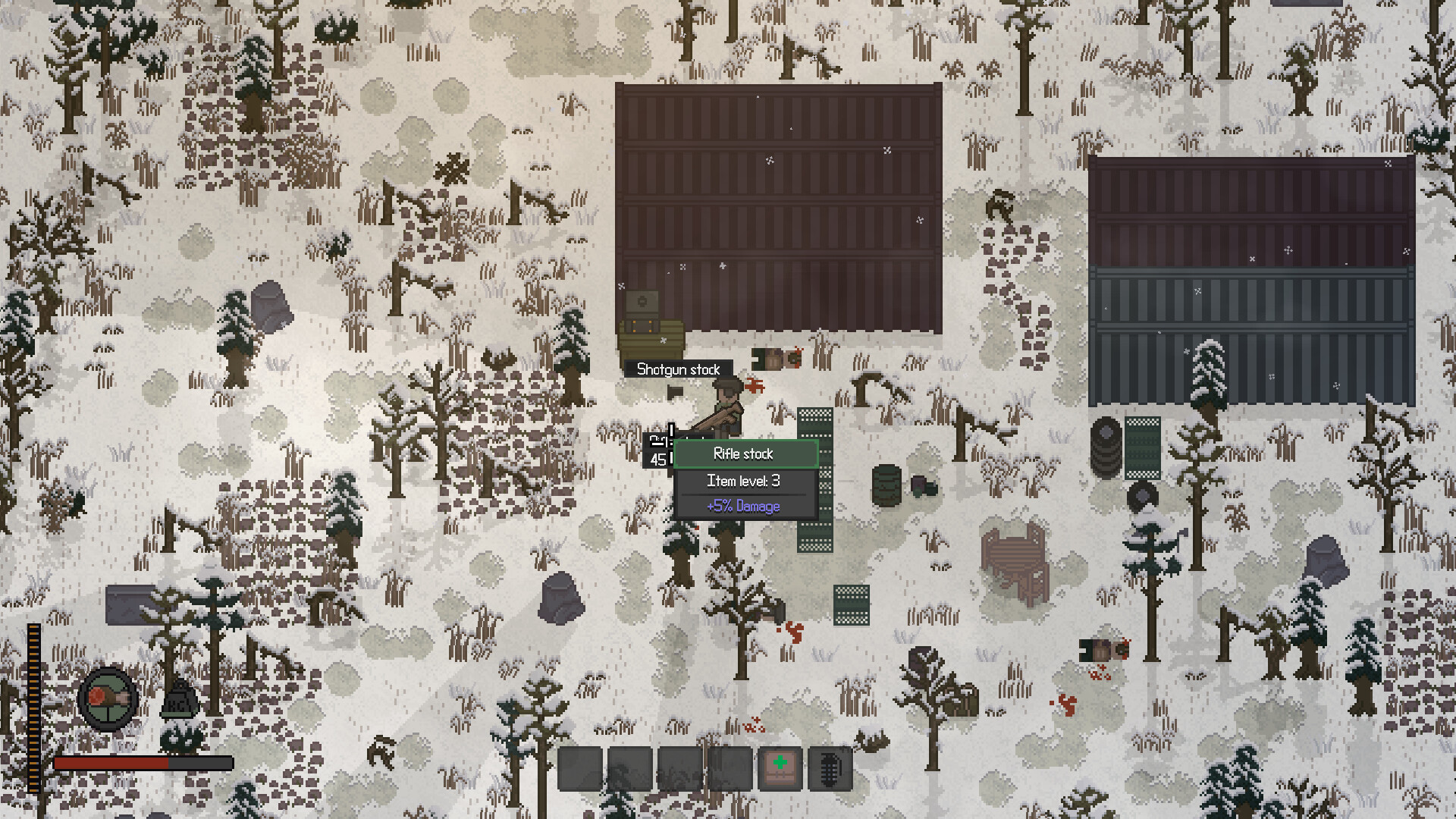This screenshot has height=819, width=1456.
Task: Expand the +5% Damage modifier line
Action: coord(744,506)
